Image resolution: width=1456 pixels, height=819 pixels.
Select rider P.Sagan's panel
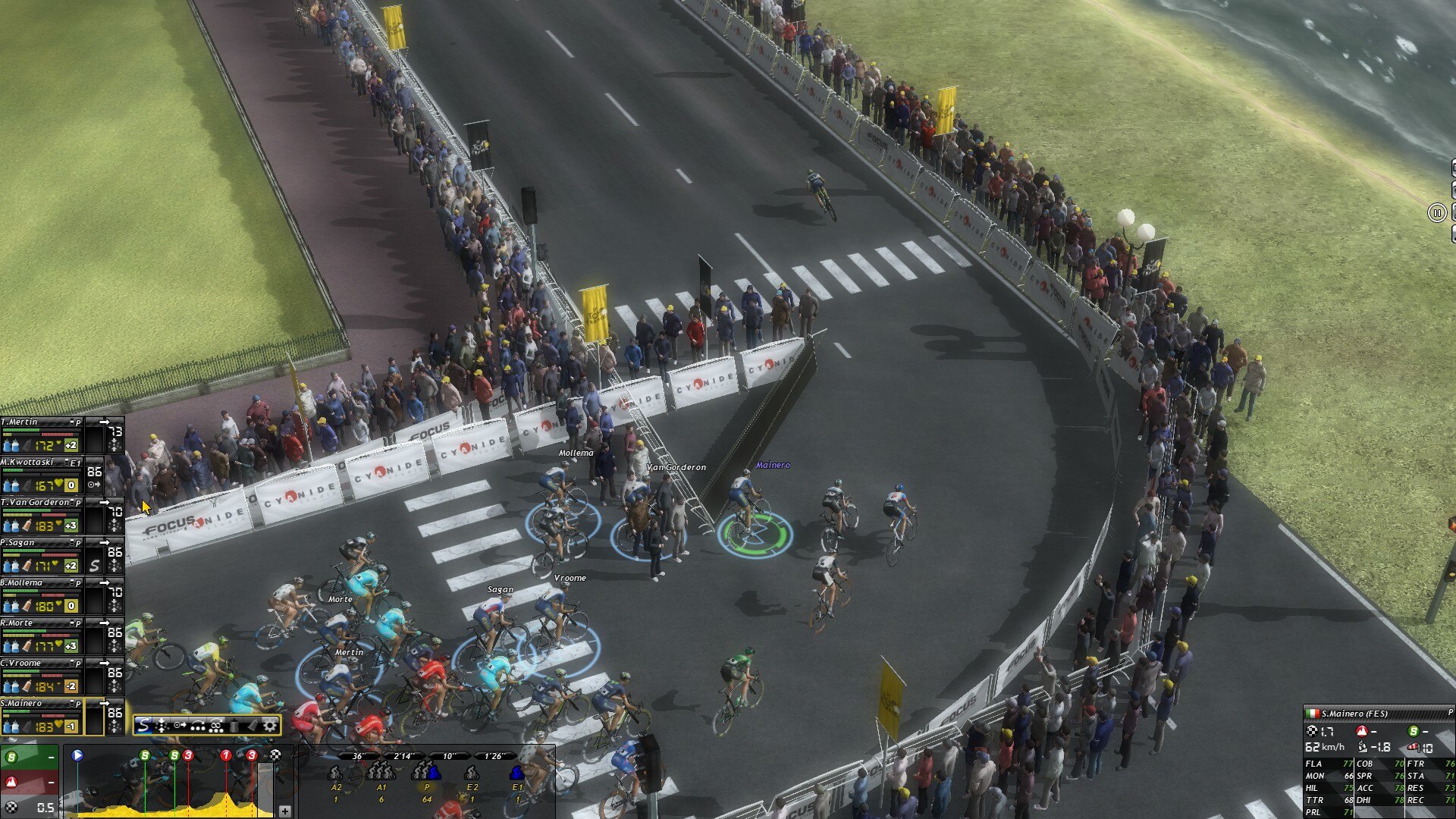(x=42, y=555)
